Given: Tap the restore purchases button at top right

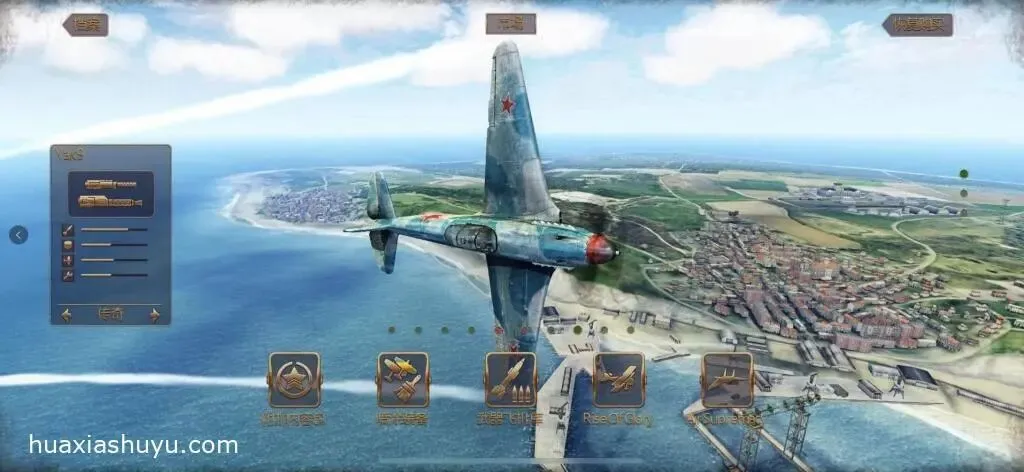Looking at the screenshot, I should 917,25.
